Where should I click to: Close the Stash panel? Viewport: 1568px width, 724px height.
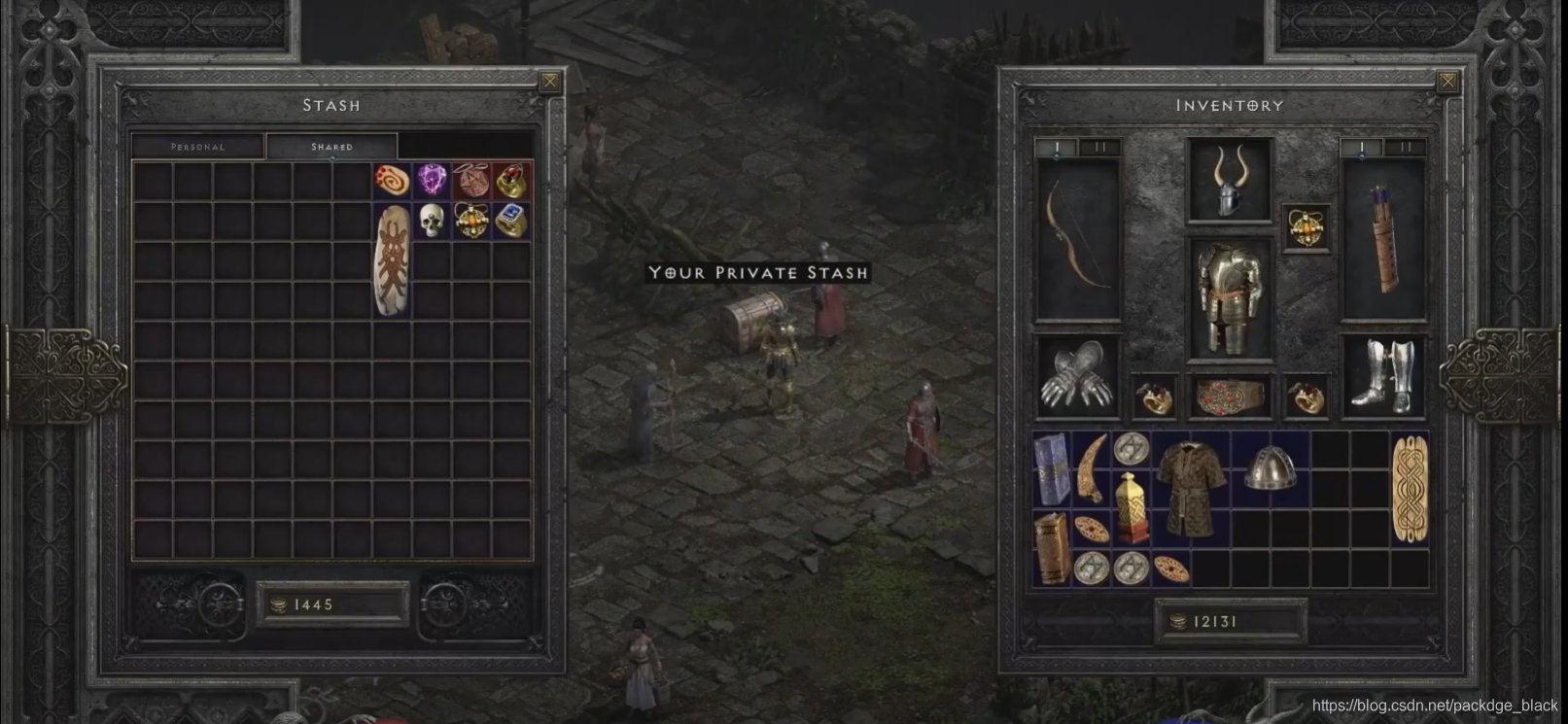pyautogui.click(x=549, y=82)
